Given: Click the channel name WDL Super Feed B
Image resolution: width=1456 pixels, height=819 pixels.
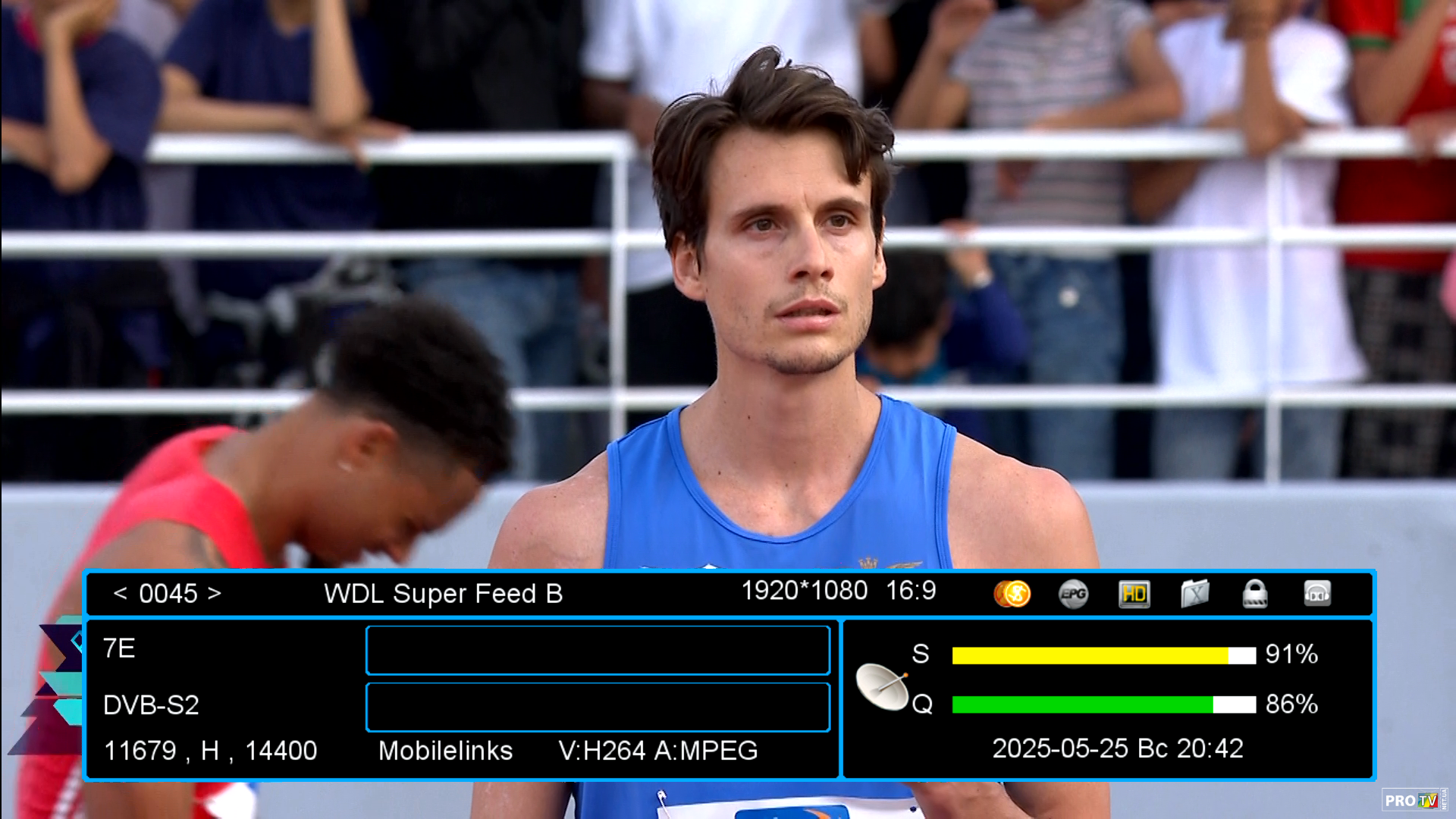Looking at the screenshot, I should (443, 594).
